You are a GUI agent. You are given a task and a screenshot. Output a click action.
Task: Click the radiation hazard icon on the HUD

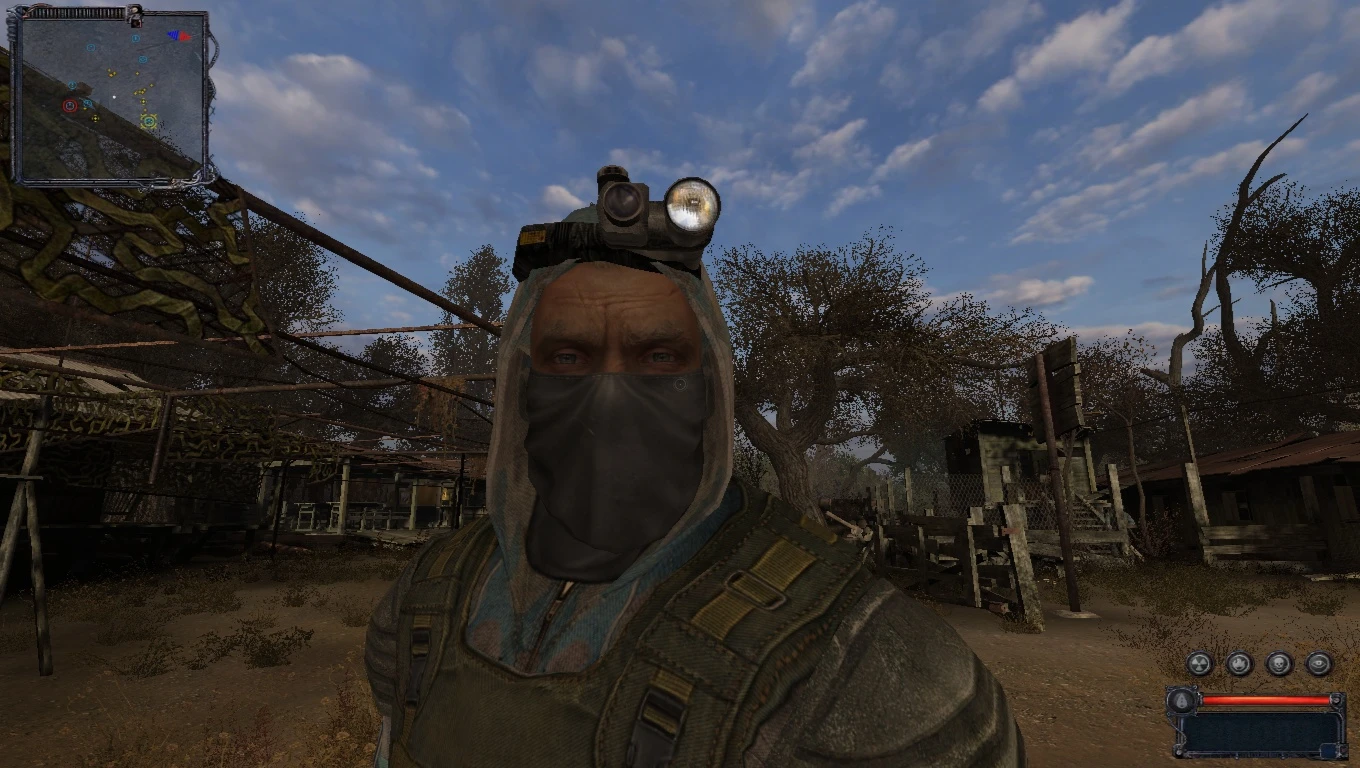coord(1199,662)
